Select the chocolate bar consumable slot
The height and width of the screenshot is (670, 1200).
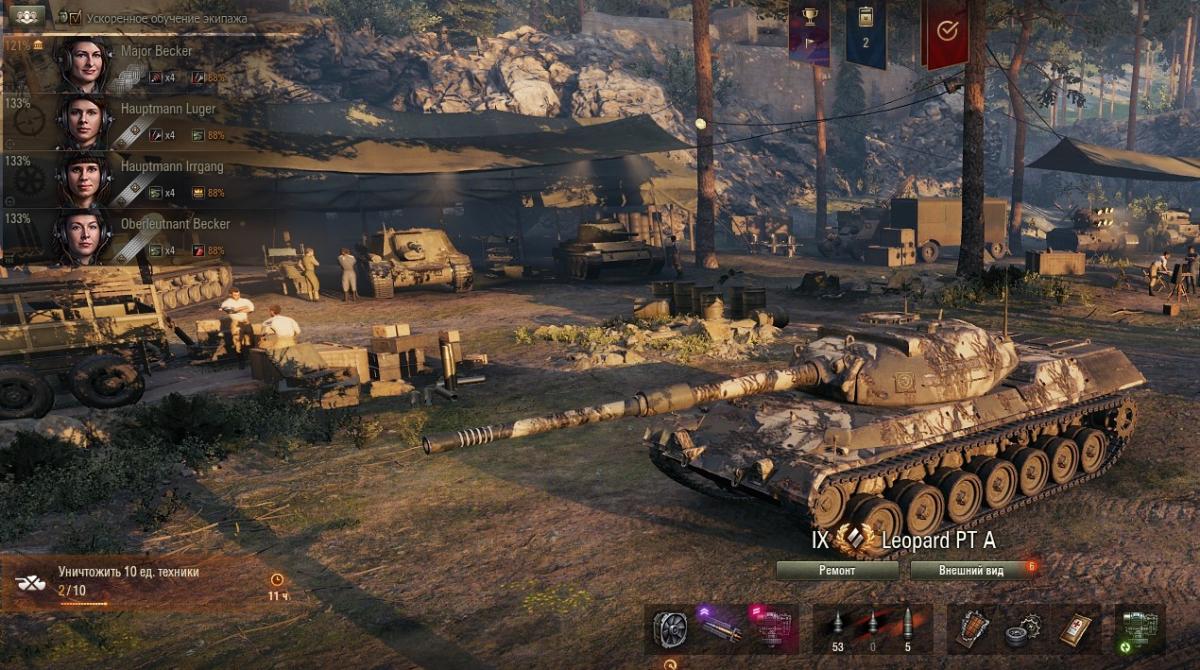[973, 627]
